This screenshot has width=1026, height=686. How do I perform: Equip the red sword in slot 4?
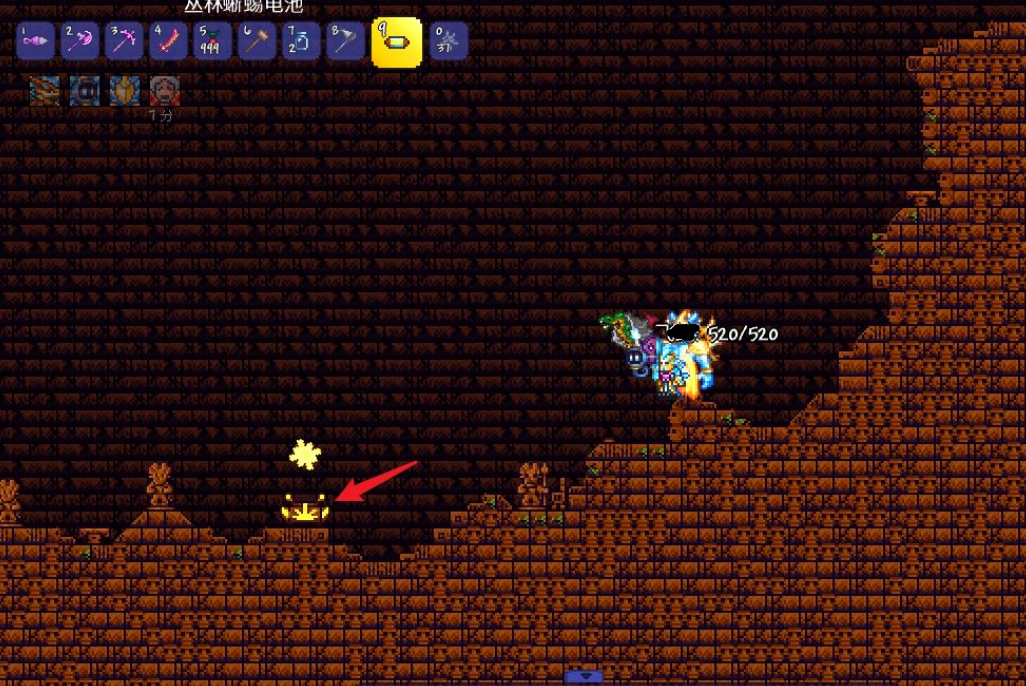[x=168, y=42]
